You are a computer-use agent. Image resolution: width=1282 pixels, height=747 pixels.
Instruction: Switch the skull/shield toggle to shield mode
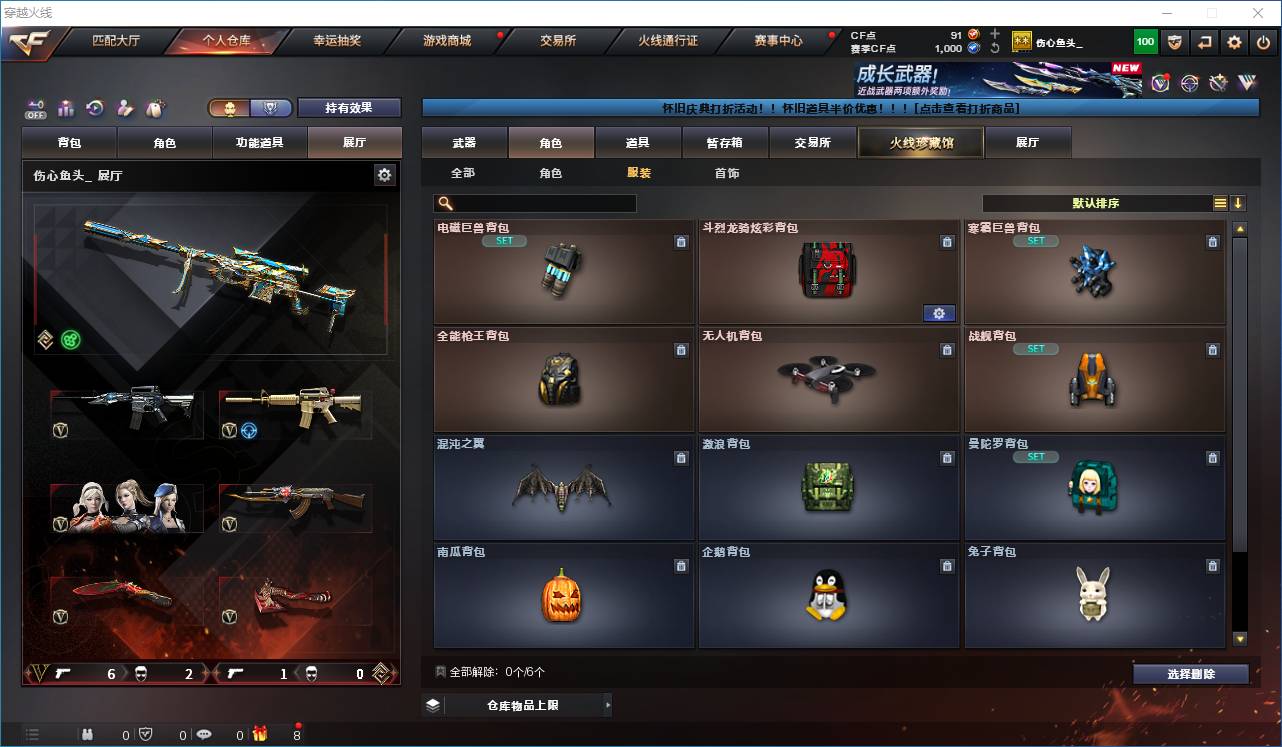coord(270,108)
